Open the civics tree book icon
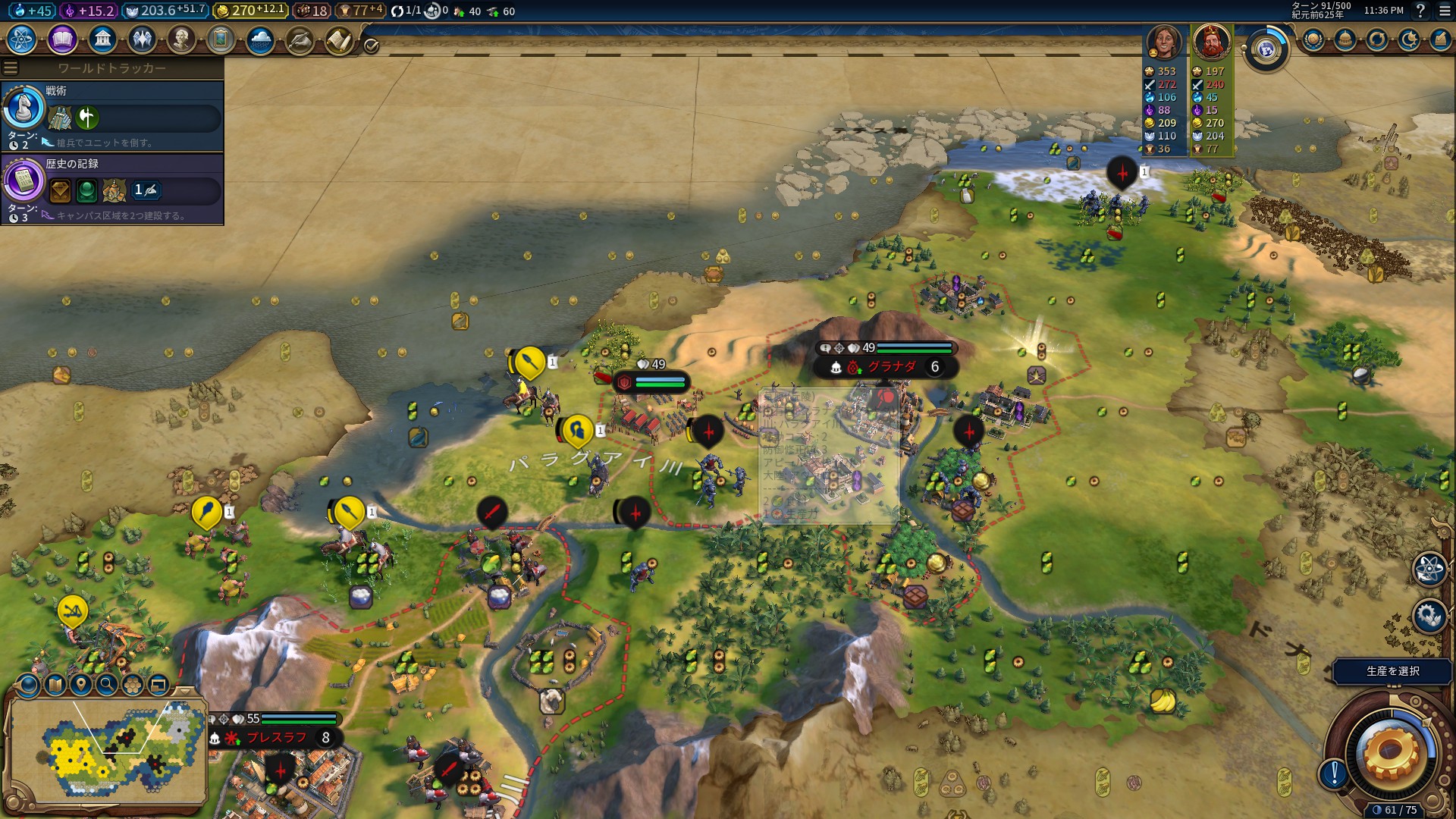This screenshot has height=819, width=1456. tap(62, 39)
